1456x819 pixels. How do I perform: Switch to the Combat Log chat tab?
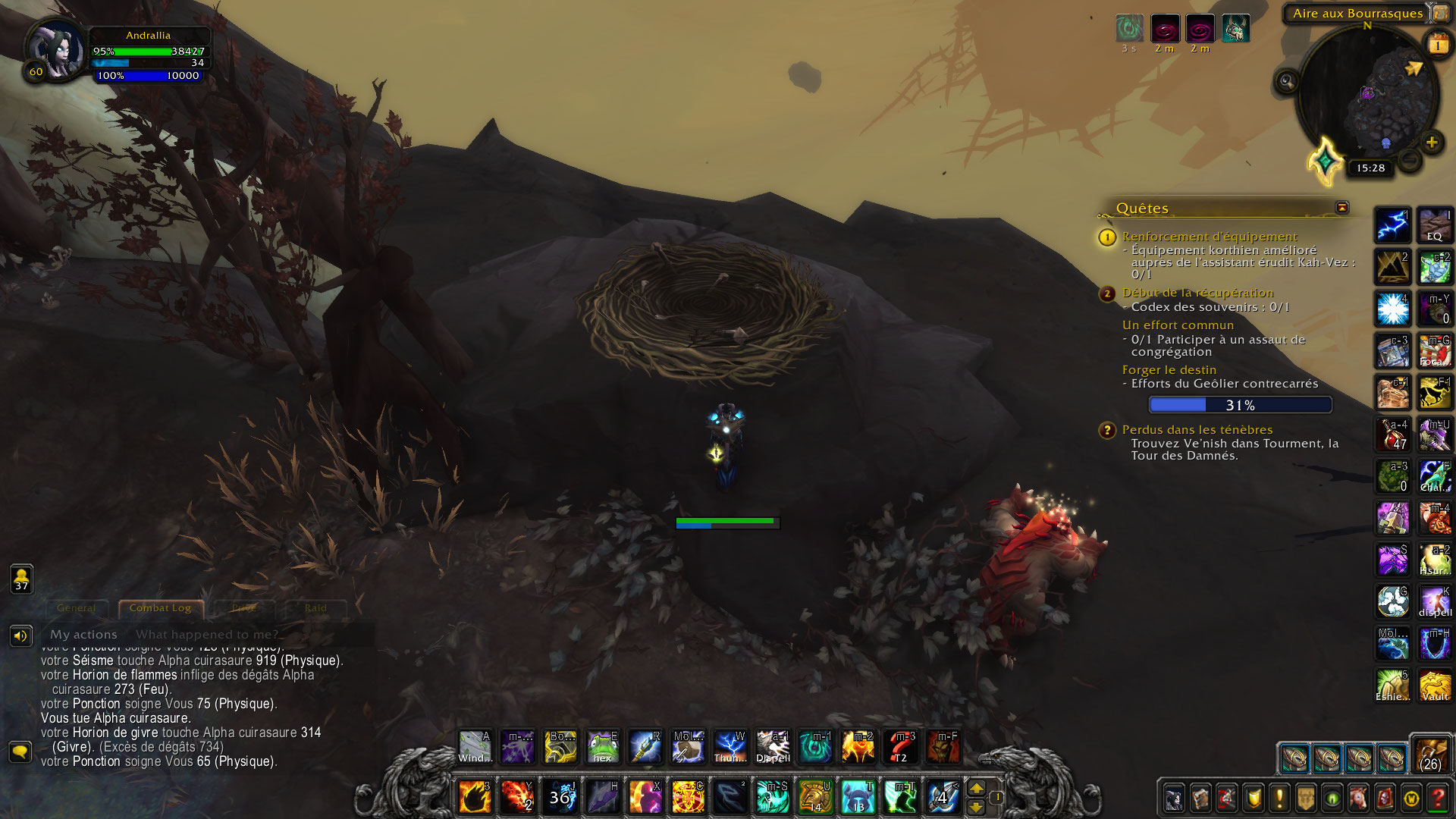(160, 608)
